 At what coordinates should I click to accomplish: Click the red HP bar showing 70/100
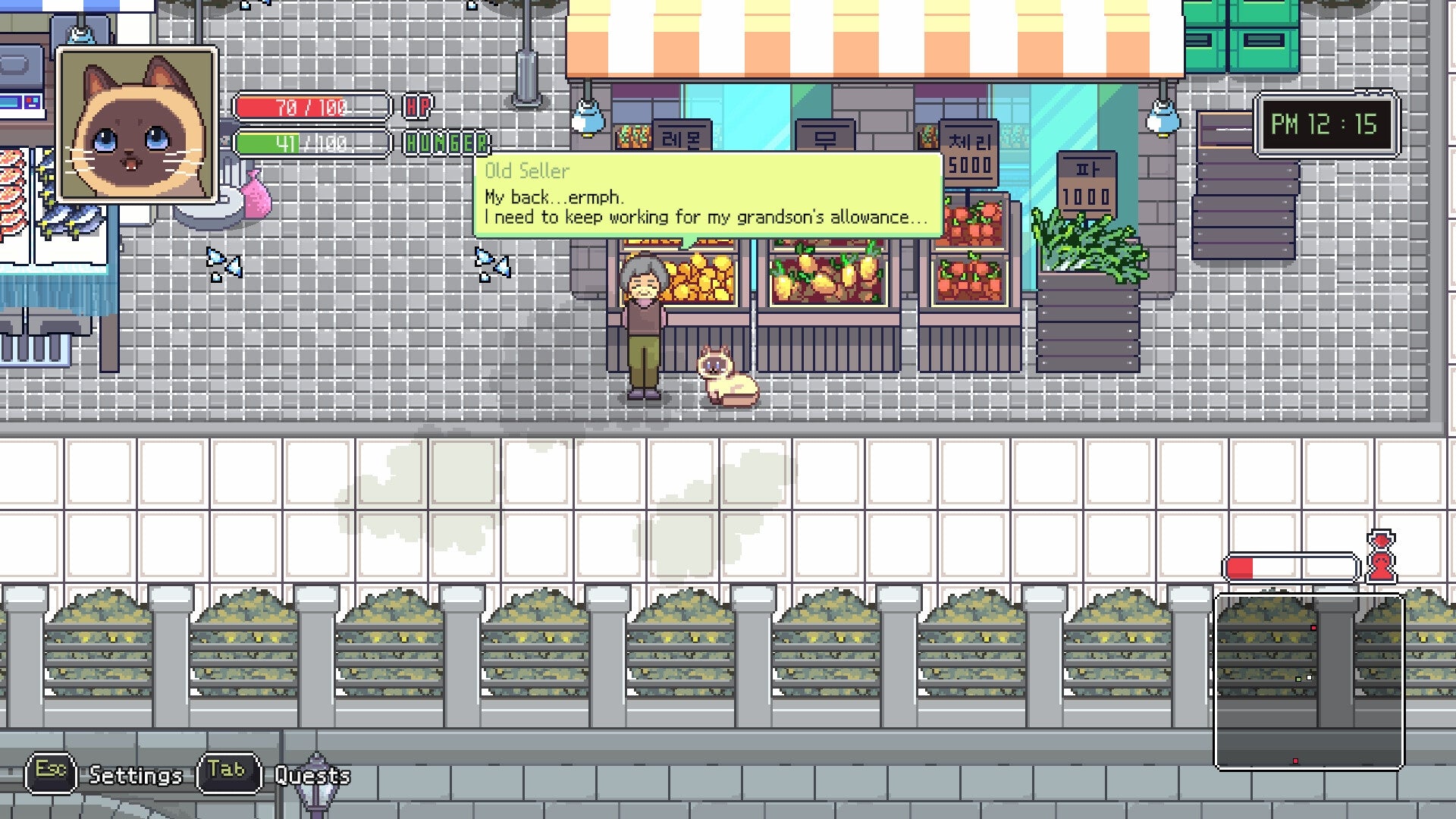pyautogui.click(x=311, y=106)
